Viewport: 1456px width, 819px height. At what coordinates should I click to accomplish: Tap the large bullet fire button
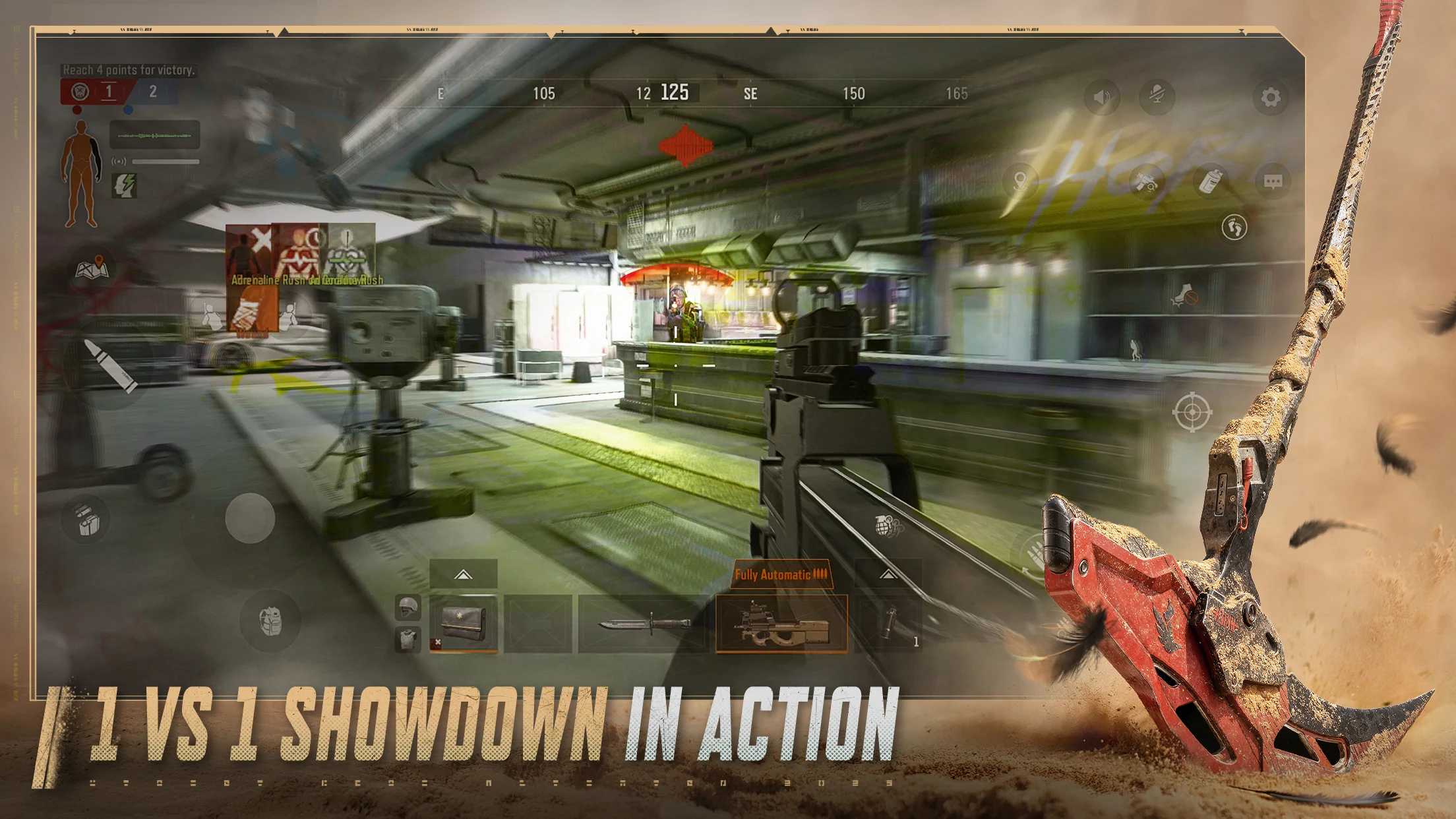111,366
